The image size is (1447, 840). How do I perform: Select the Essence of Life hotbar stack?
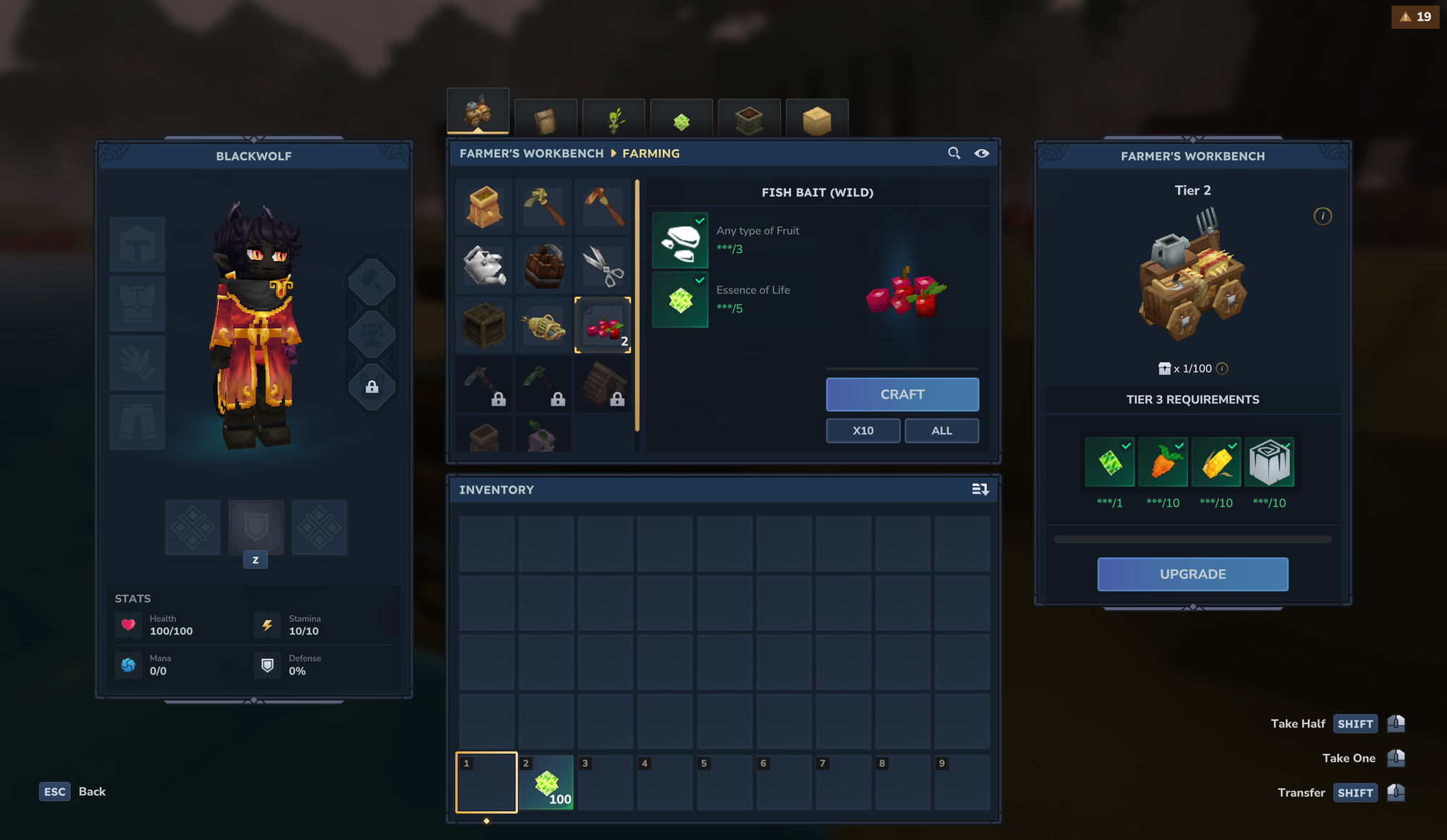pos(546,783)
